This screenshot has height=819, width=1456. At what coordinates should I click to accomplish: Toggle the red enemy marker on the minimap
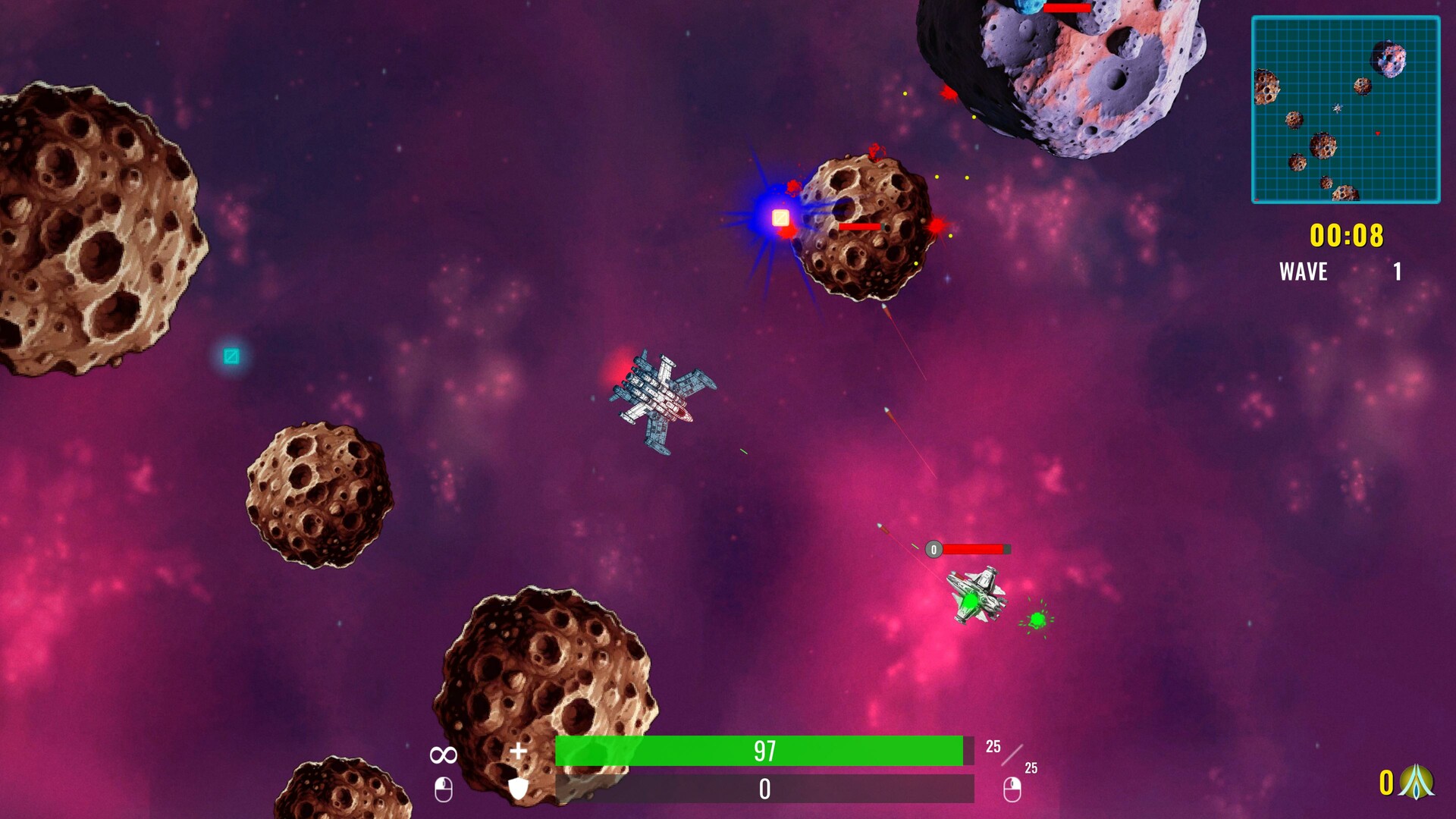pyautogui.click(x=1377, y=133)
